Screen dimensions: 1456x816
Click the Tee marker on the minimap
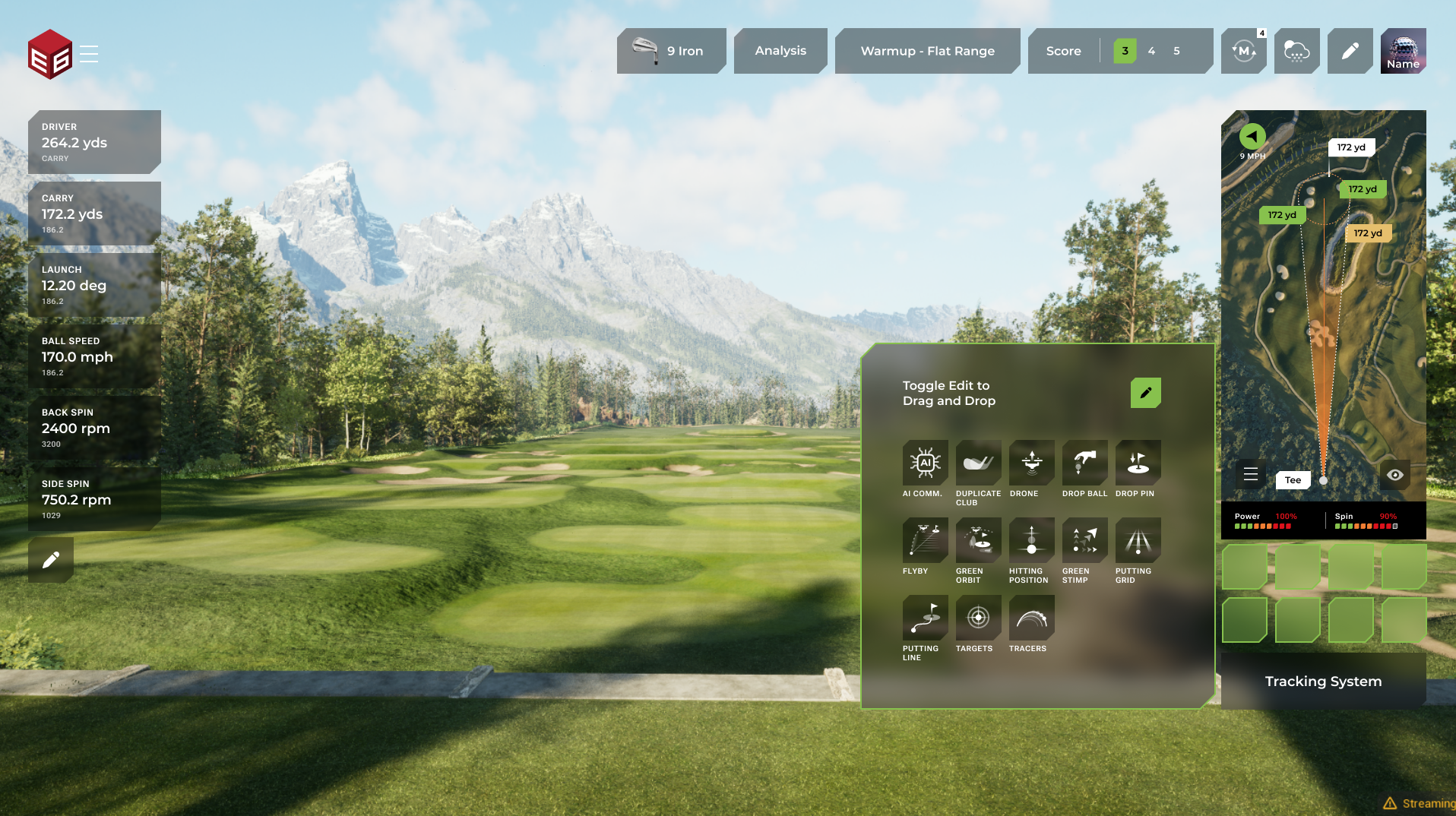[x=1293, y=480]
